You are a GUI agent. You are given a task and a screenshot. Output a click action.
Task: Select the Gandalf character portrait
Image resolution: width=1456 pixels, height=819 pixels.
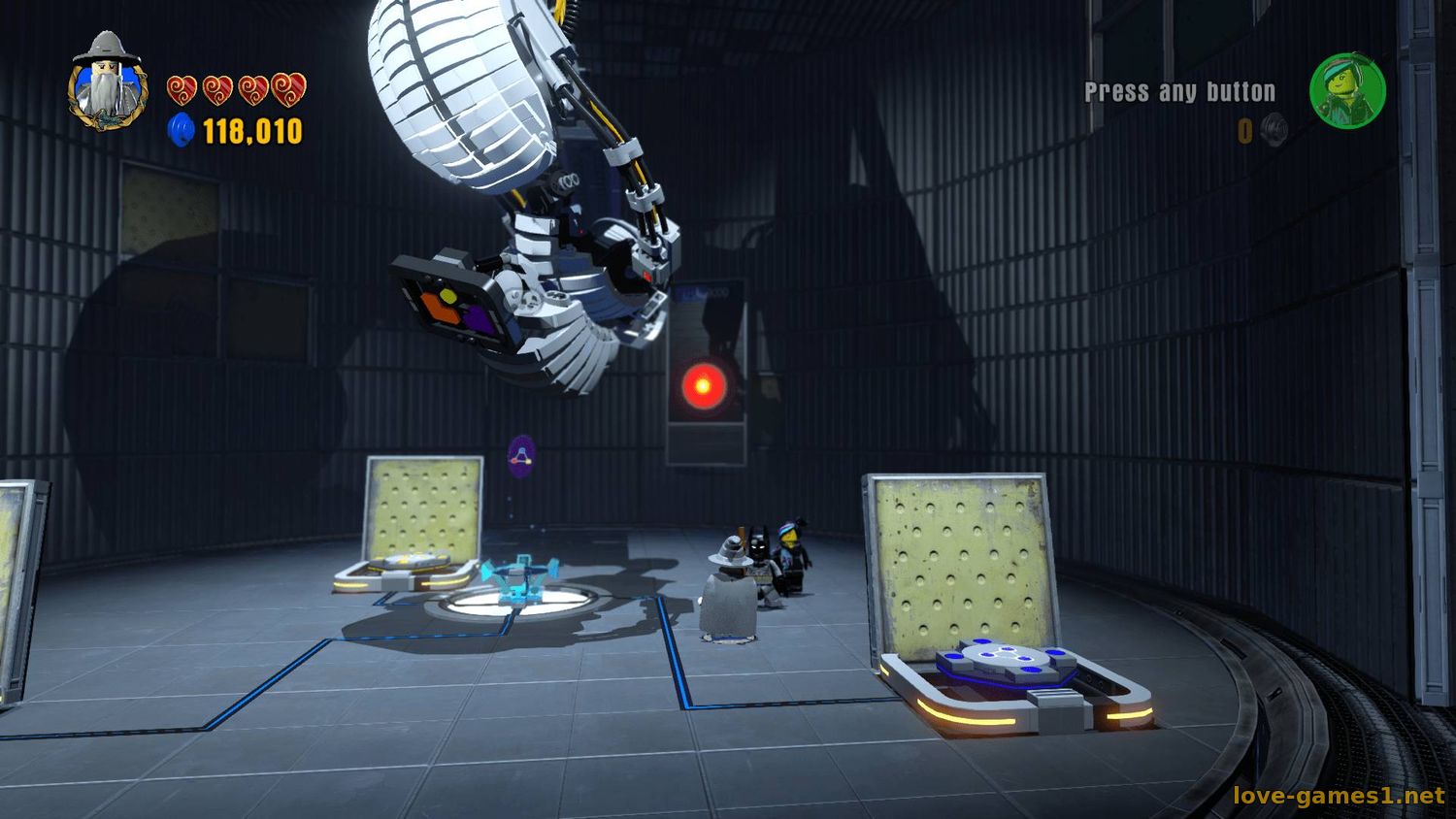tap(107, 83)
